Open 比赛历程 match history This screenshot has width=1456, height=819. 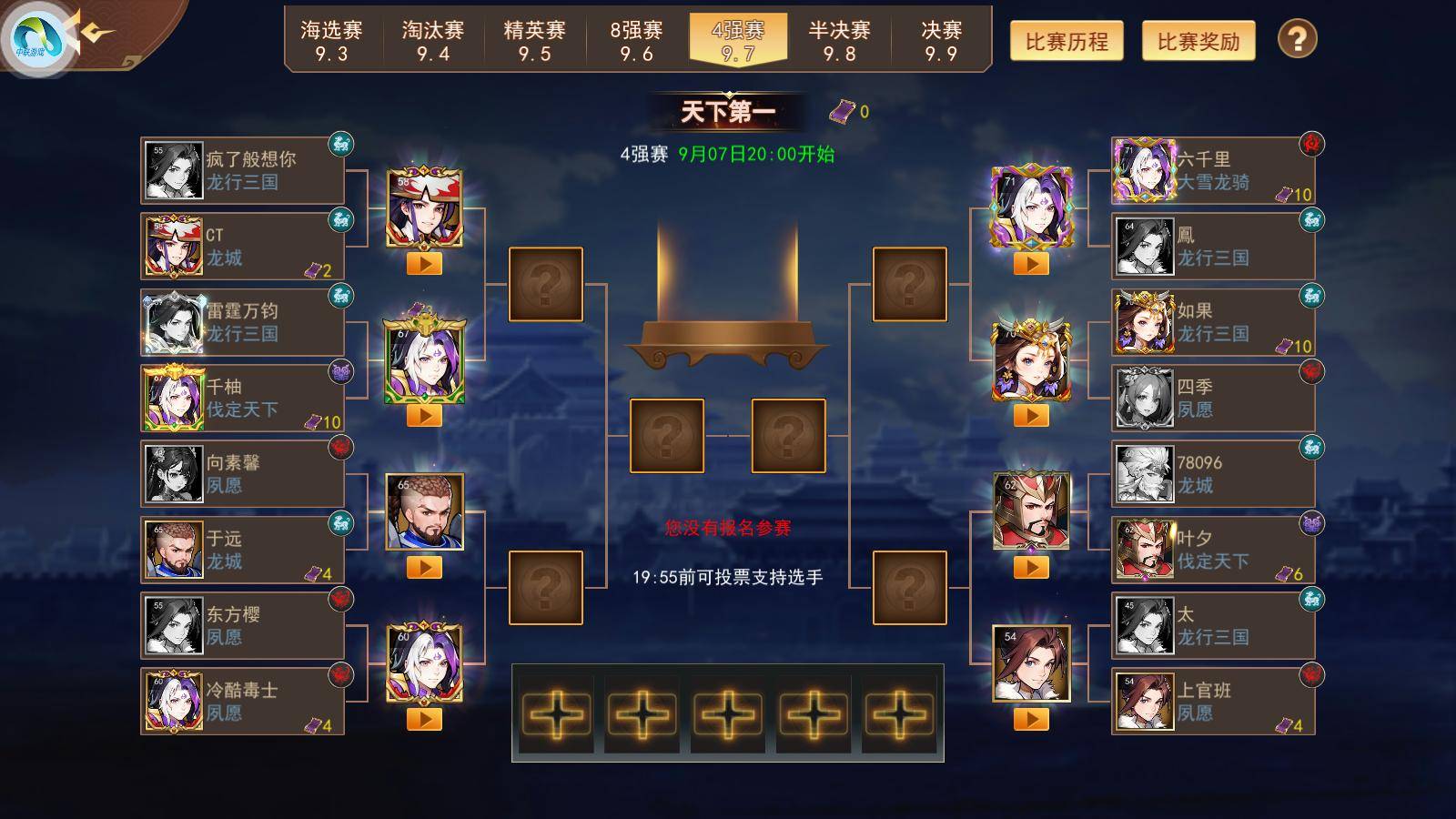pos(1067,41)
